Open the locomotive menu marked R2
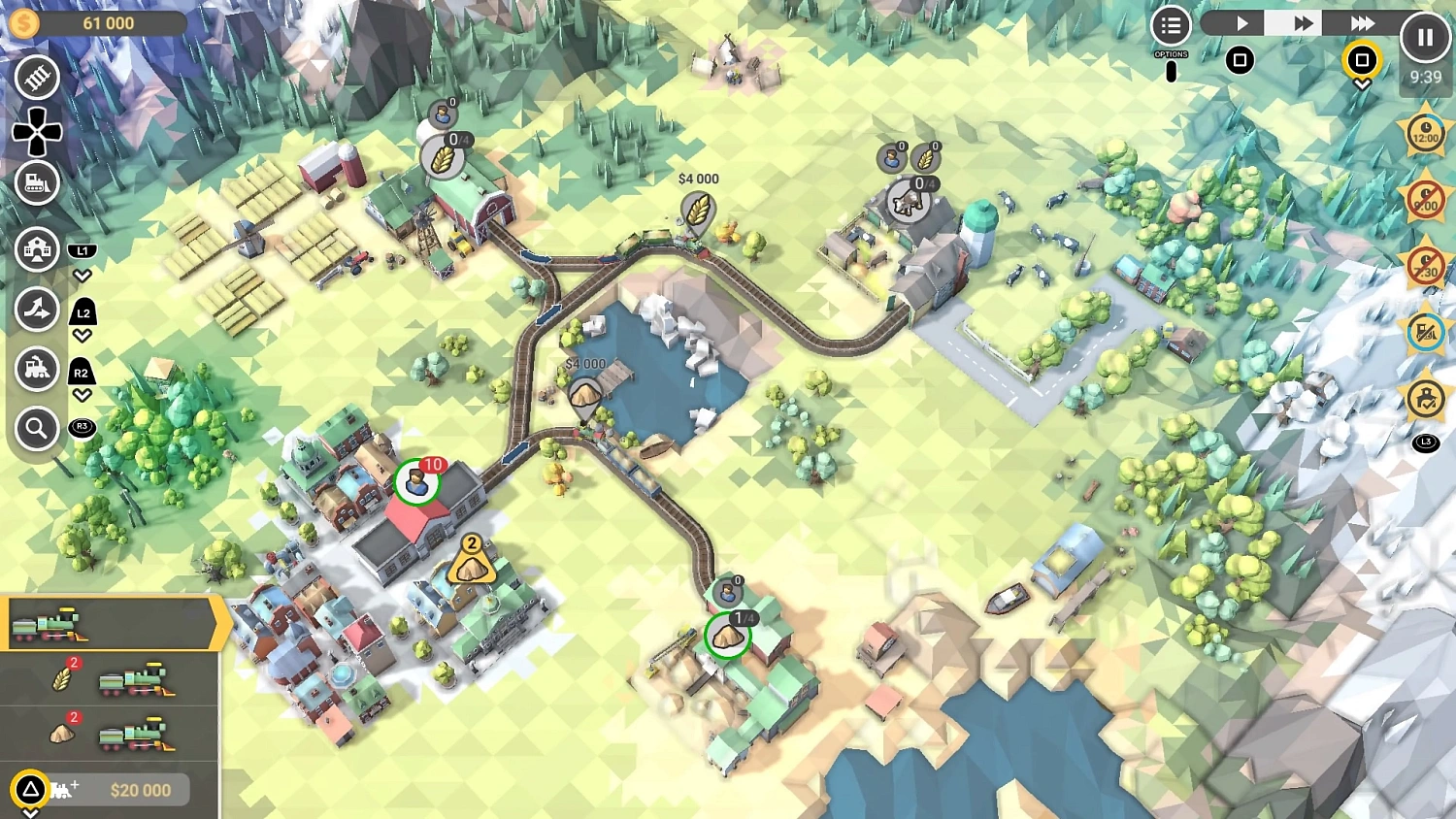This screenshot has height=819, width=1456. (37, 370)
